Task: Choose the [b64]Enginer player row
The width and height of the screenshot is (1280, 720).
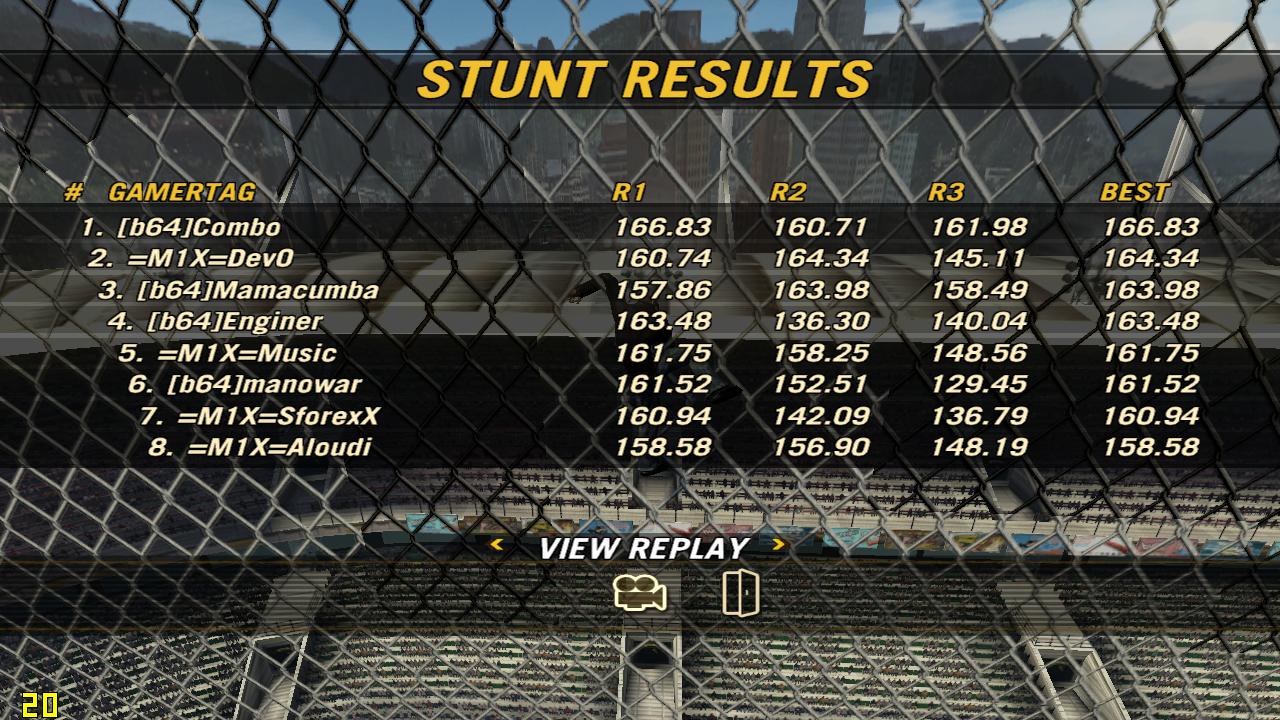Action: pyautogui.click(x=234, y=322)
